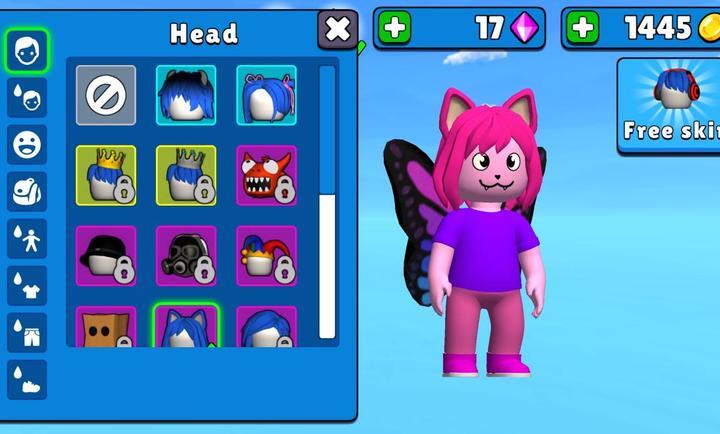Viewport: 720px width, 434px height.
Task: Select the locked jester hat head
Action: [266, 255]
